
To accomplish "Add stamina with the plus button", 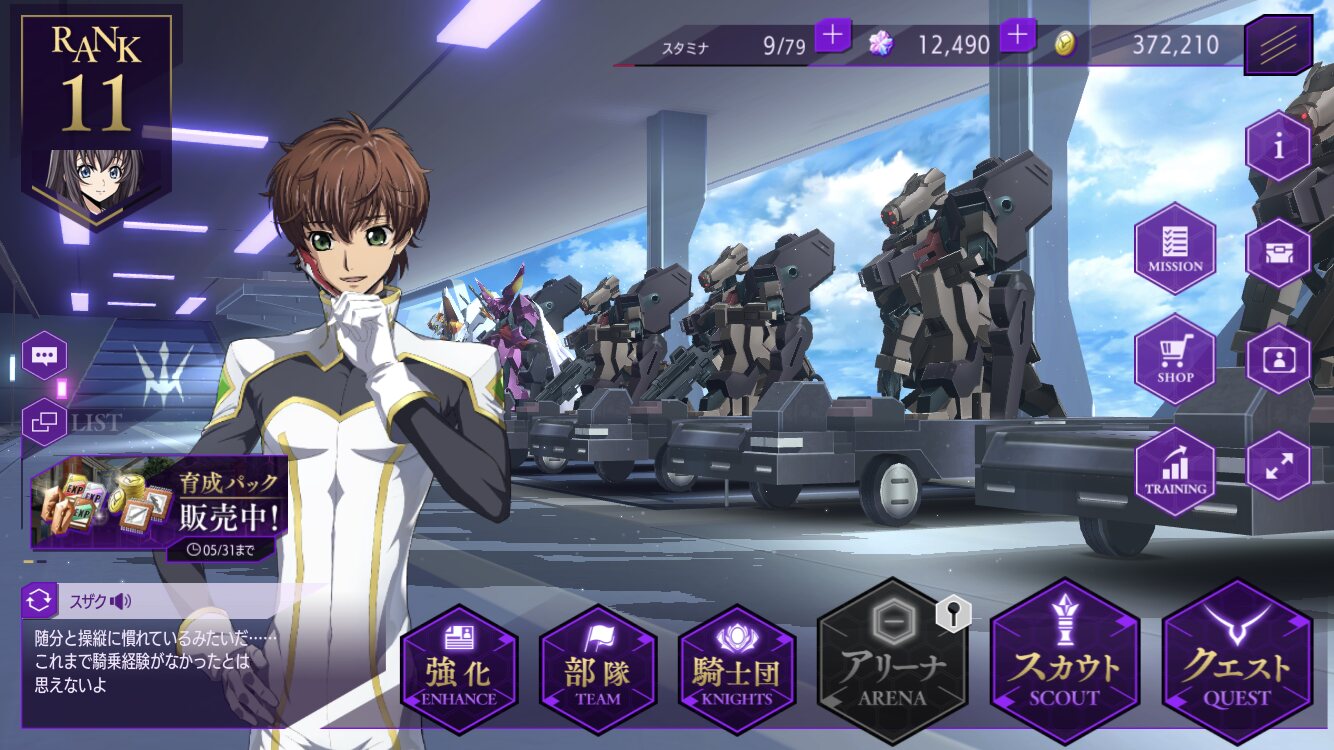I will click(x=833, y=36).
